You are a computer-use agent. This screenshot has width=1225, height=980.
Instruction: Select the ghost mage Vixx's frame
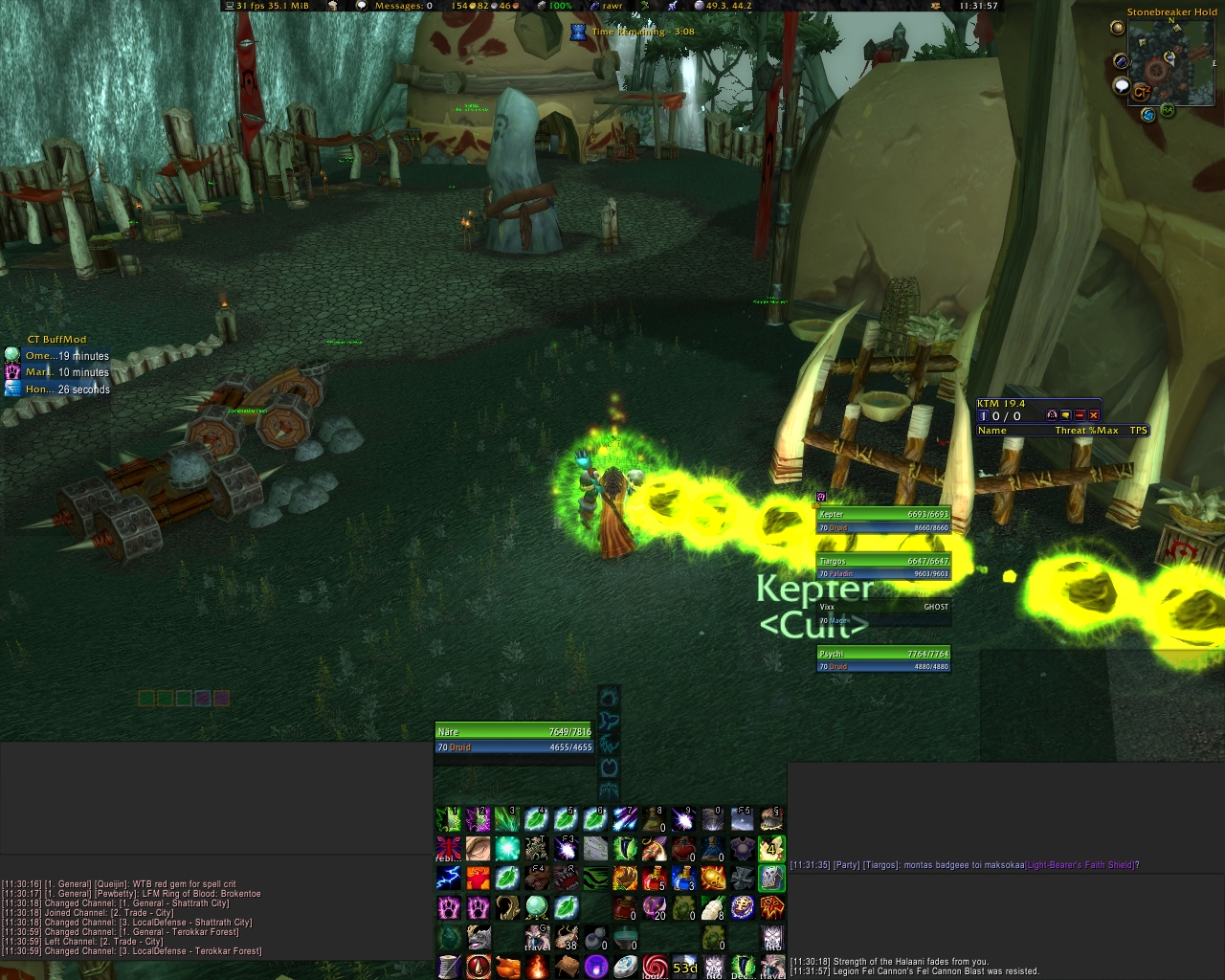(883, 612)
